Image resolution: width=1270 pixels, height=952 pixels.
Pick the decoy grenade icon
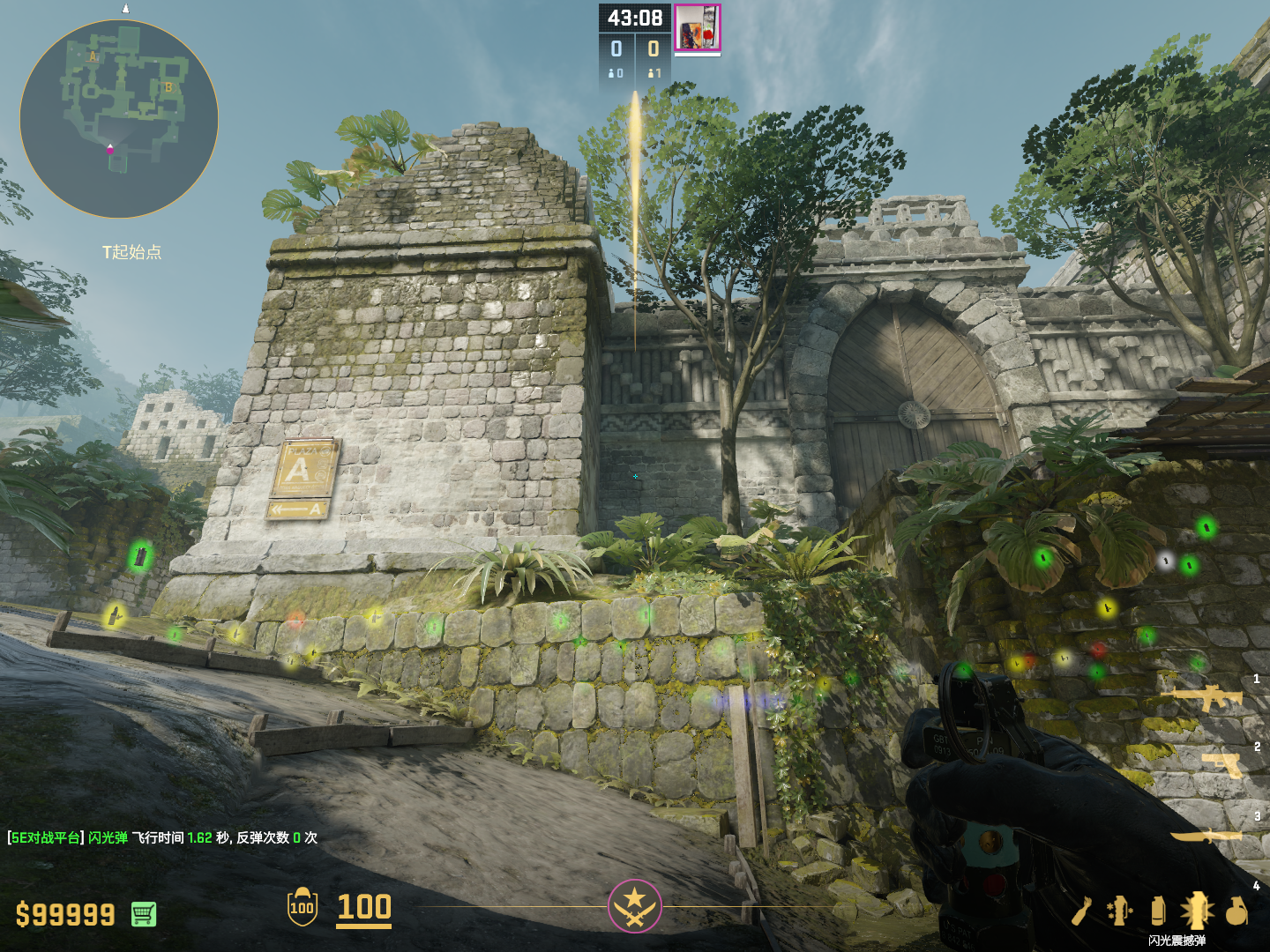pos(1120,911)
